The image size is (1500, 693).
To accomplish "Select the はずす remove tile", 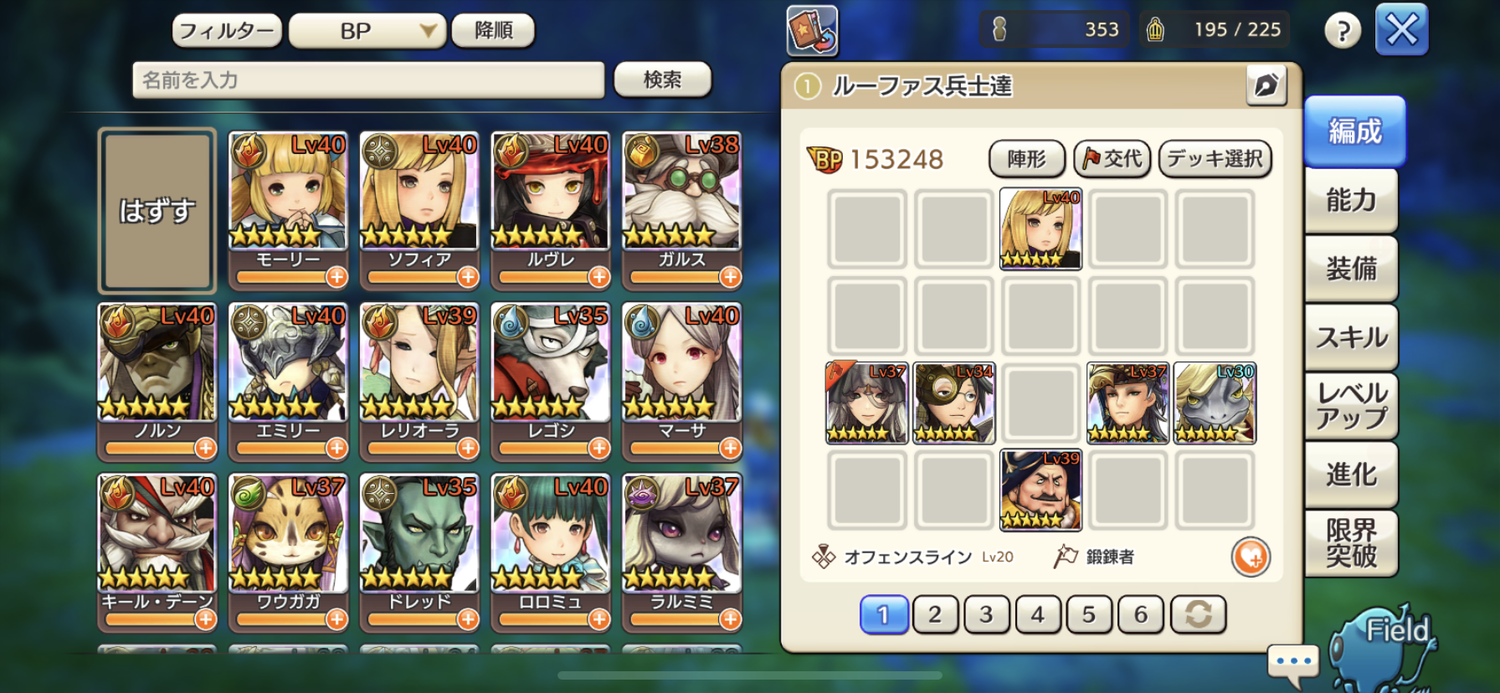I will [157, 211].
